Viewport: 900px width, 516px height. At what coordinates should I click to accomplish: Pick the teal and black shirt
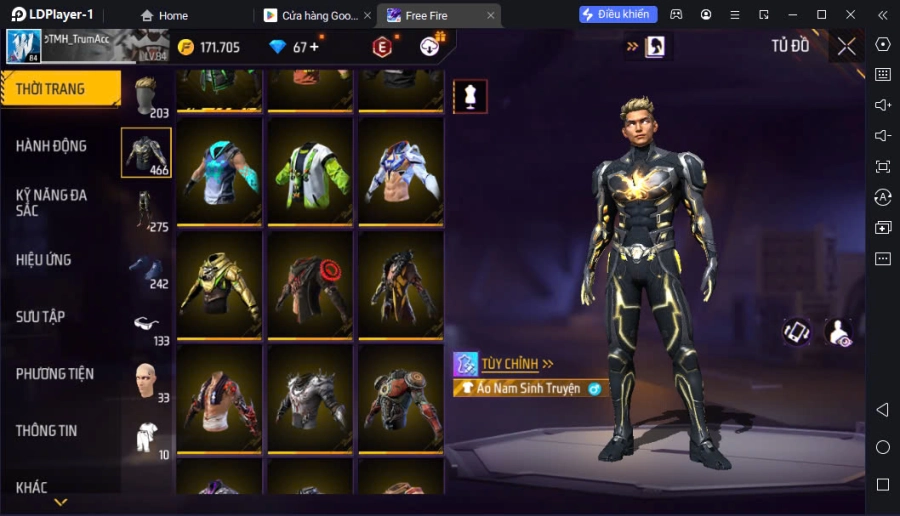click(x=220, y=170)
